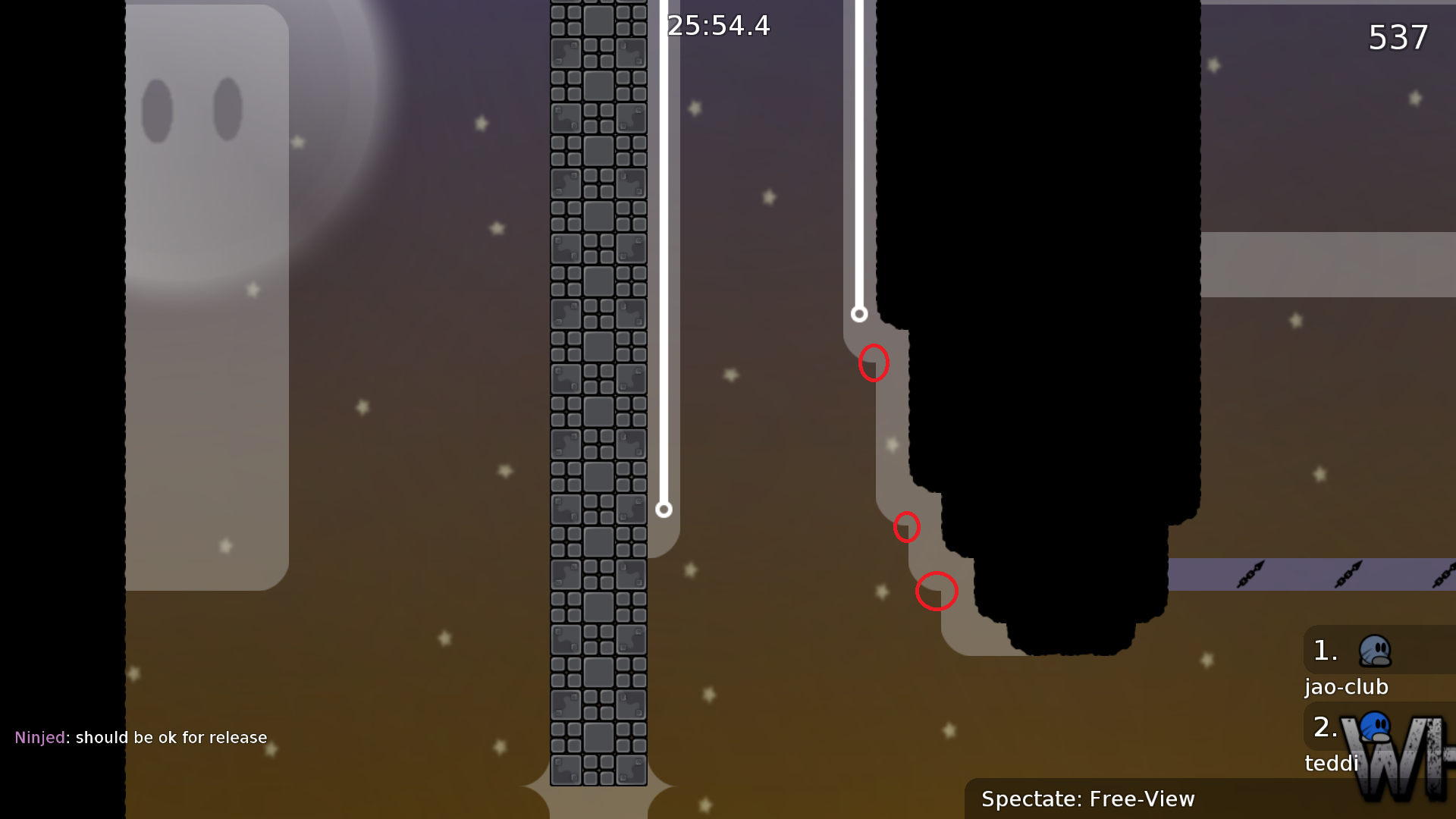Click the teddi player name link
The width and height of the screenshot is (1456, 819).
(x=1332, y=764)
